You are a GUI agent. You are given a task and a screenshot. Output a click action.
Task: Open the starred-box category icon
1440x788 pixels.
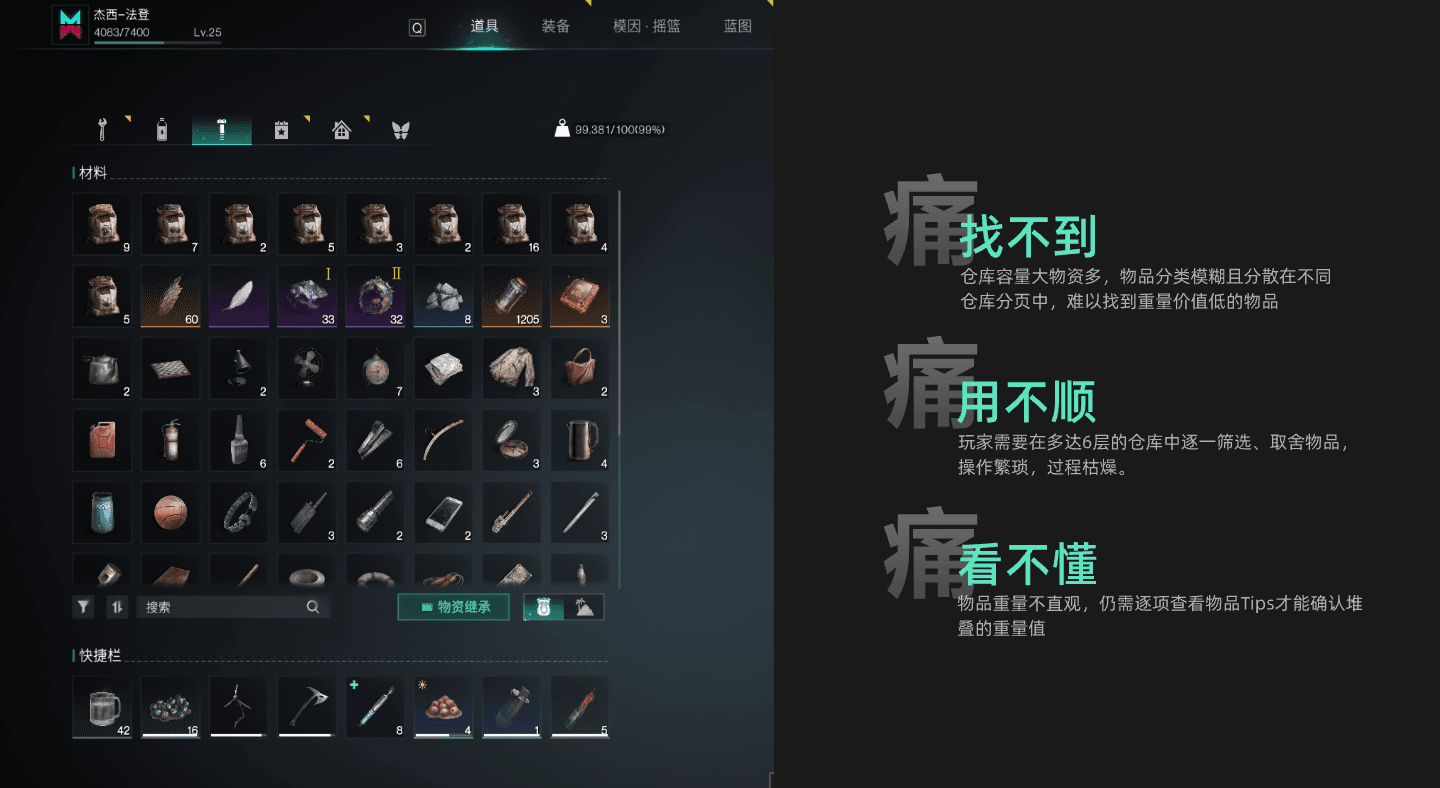pos(281,128)
